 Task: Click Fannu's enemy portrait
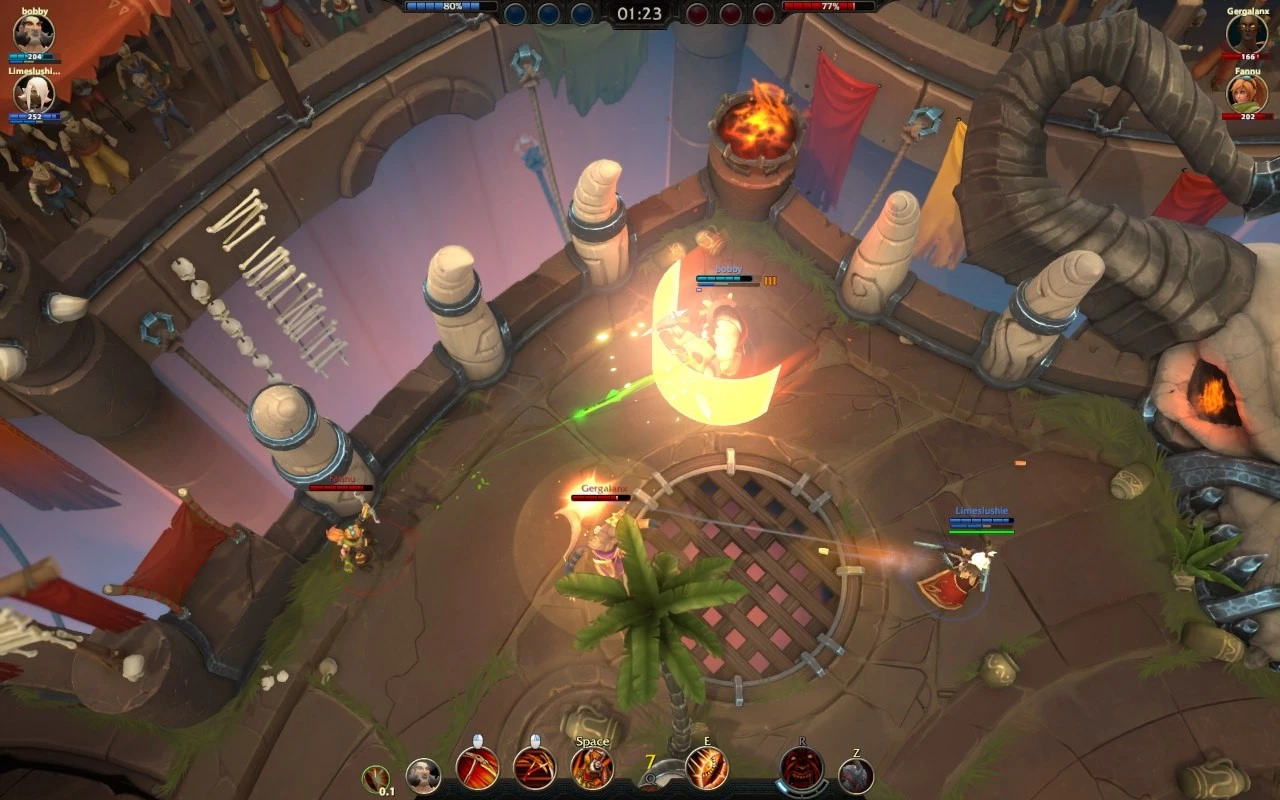pyautogui.click(x=1246, y=93)
